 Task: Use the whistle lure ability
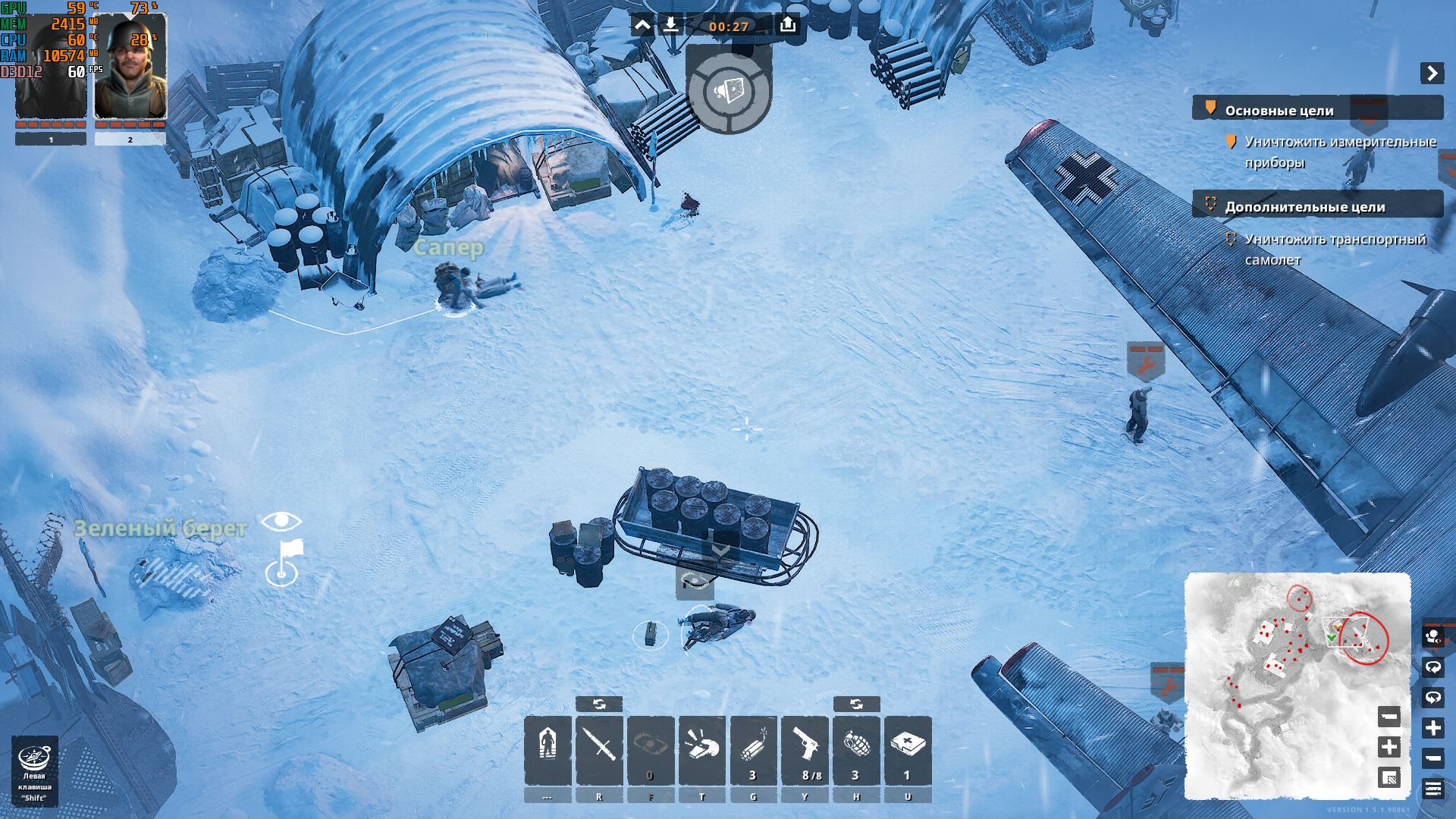[702, 748]
